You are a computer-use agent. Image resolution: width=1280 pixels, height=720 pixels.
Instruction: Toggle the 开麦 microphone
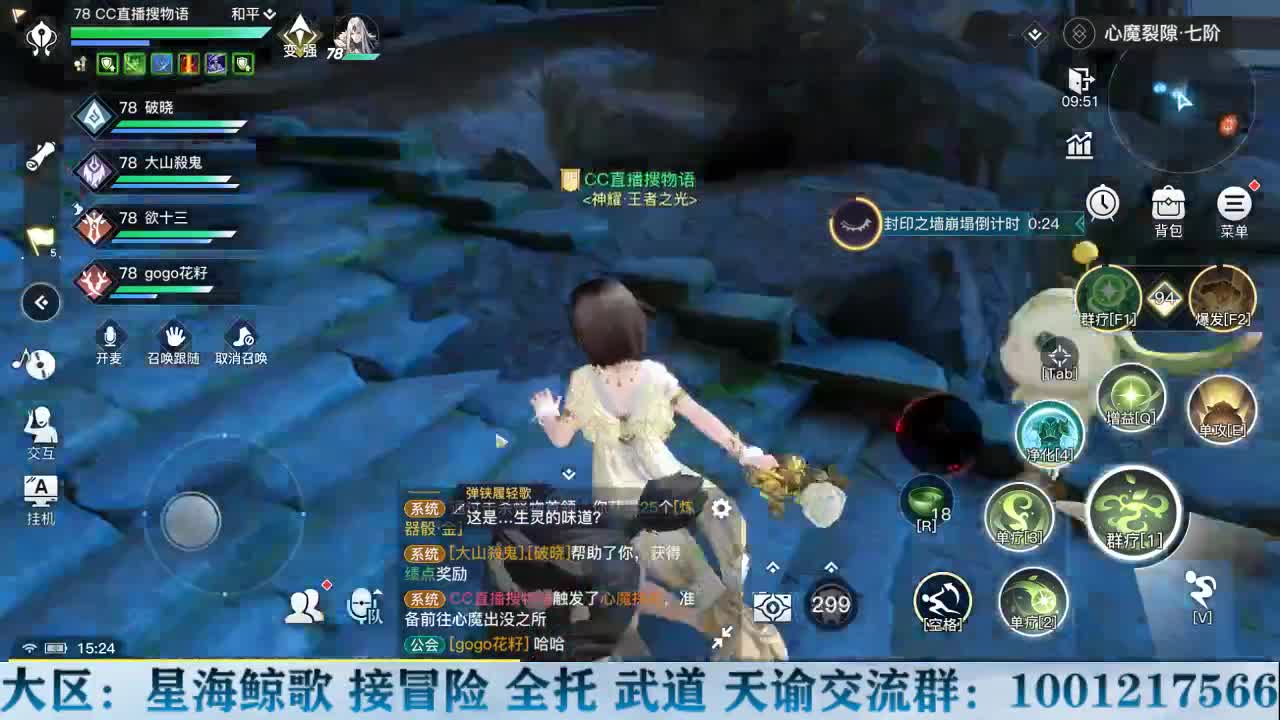[x=109, y=336]
